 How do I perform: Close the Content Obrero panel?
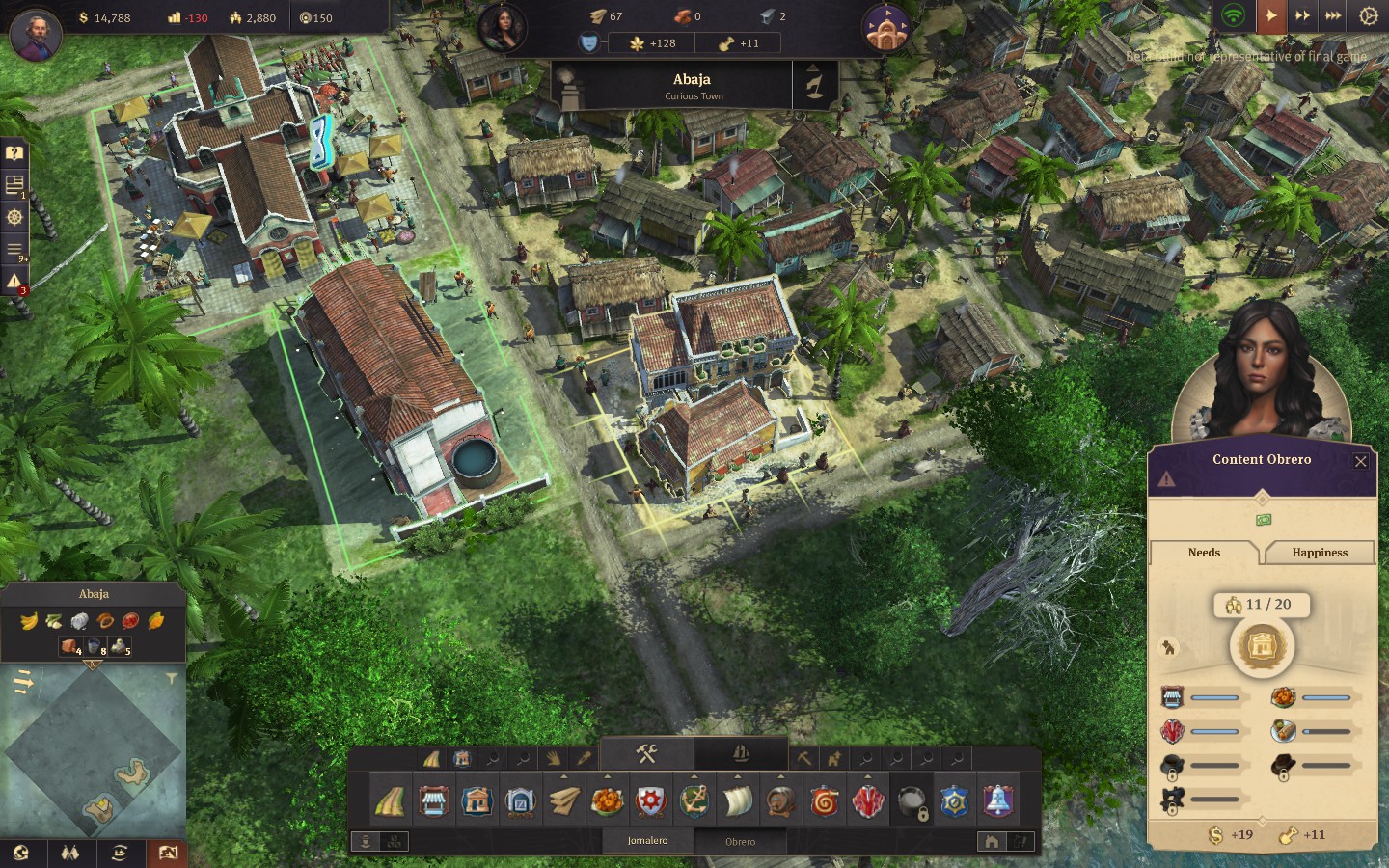click(x=1360, y=461)
